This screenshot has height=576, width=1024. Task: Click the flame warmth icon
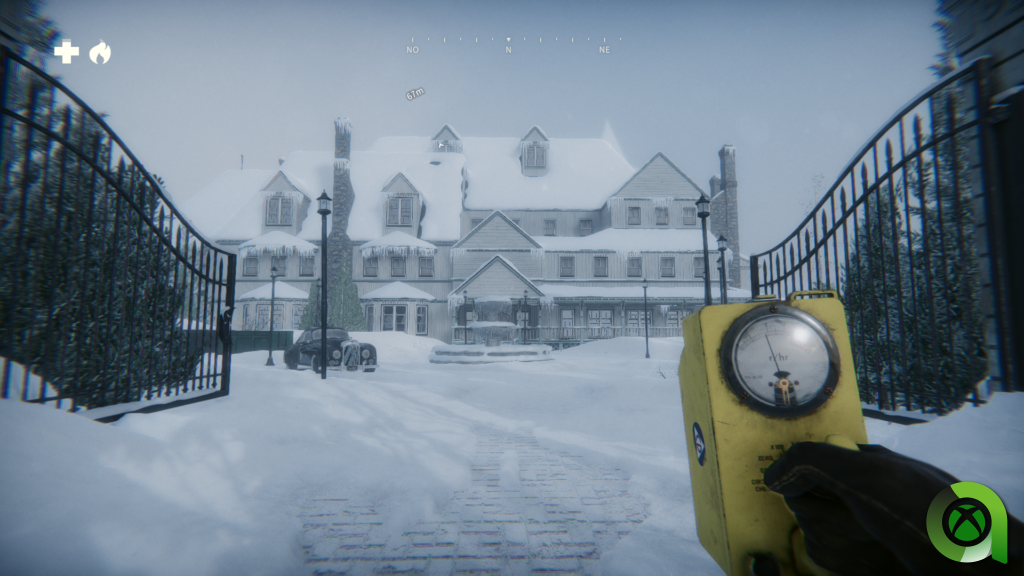[x=100, y=52]
